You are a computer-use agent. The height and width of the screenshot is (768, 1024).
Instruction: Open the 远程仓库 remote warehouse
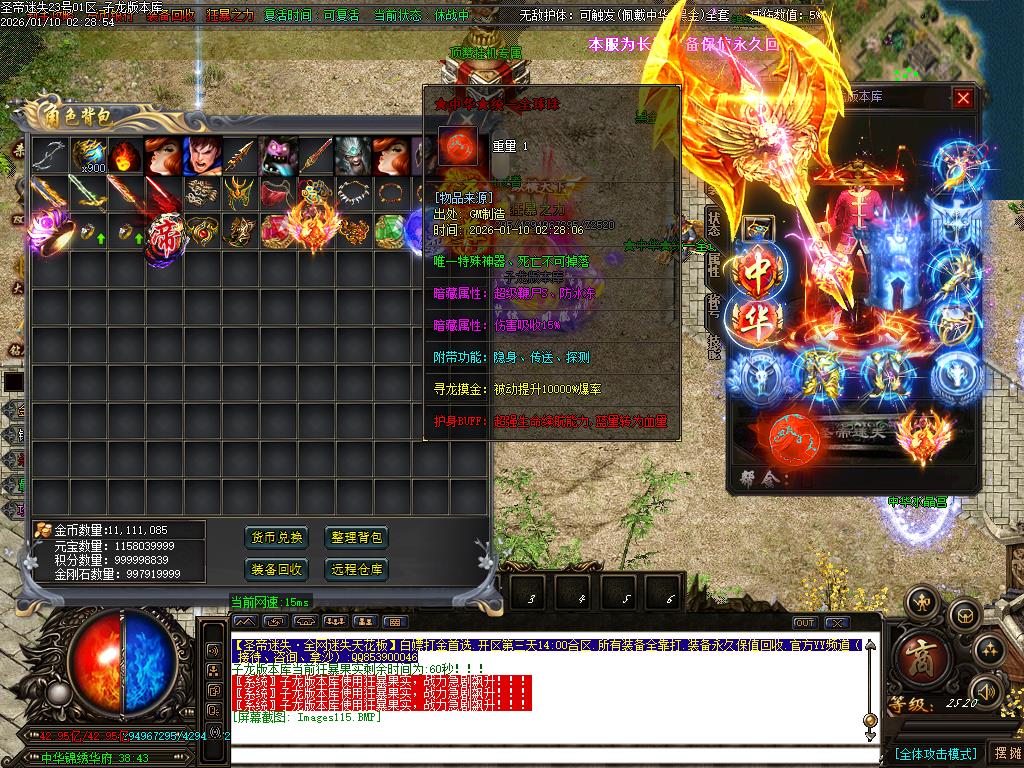[x=356, y=569]
